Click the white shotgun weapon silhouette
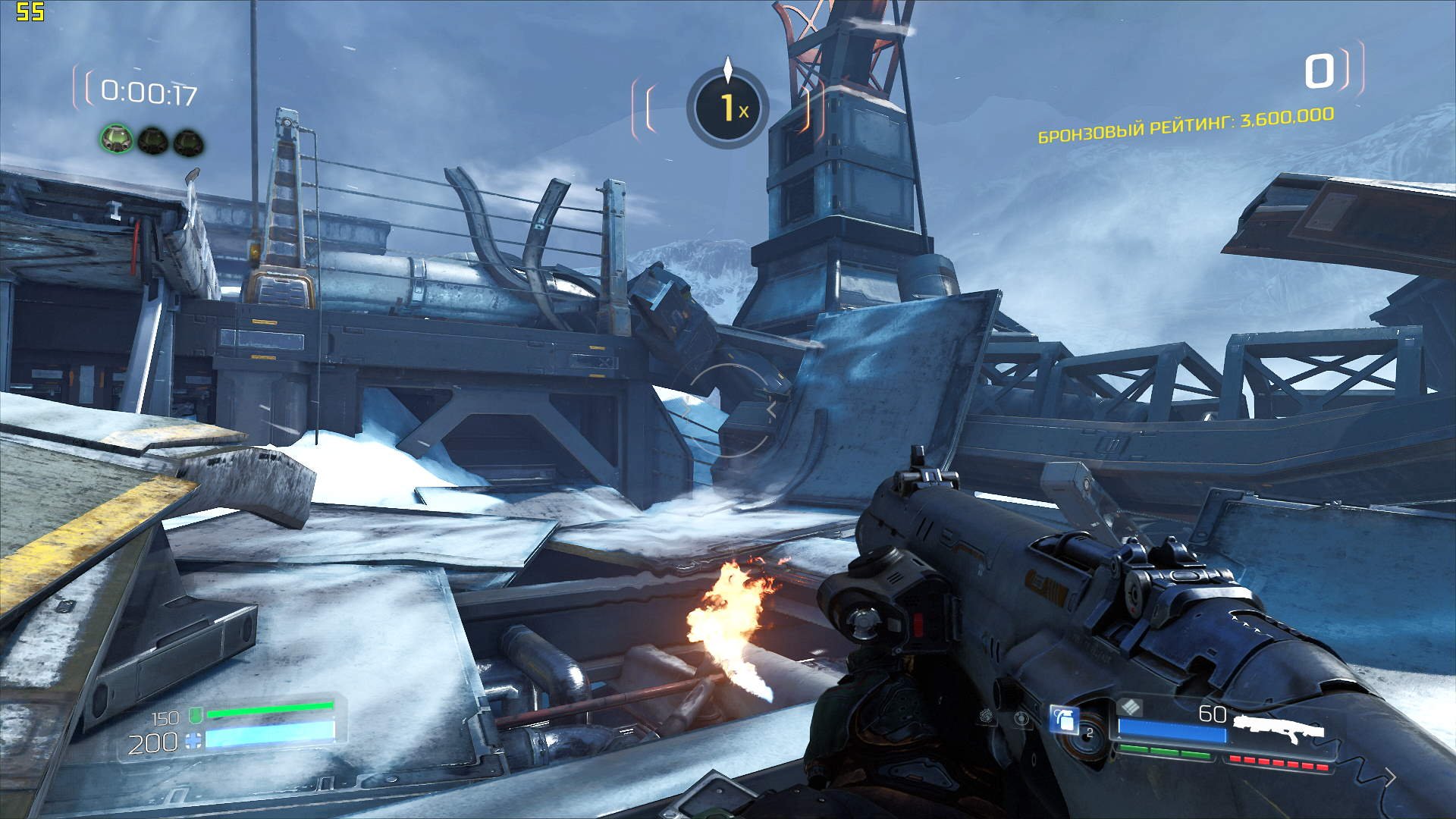Image resolution: width=1456 pixels, height=819 pixels. point(1279,729)
